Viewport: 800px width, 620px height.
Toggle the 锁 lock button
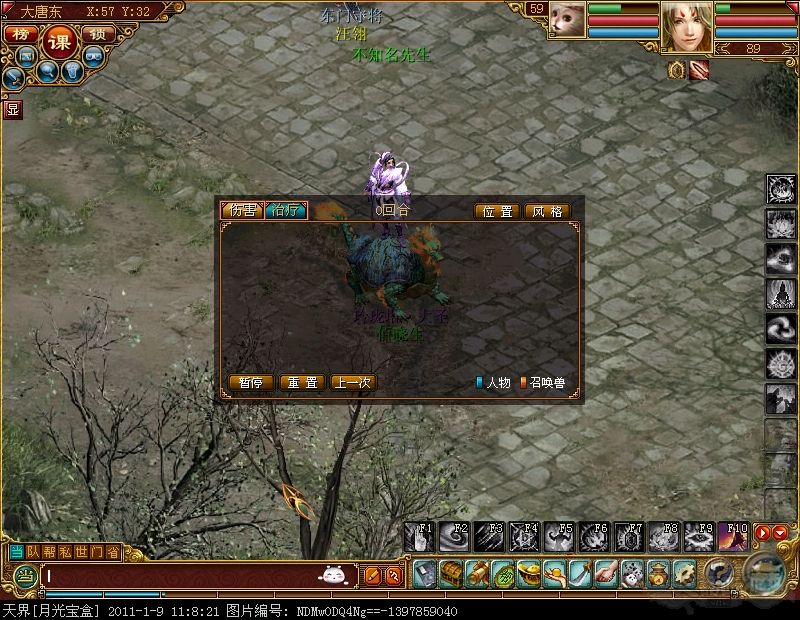point(97,34)
